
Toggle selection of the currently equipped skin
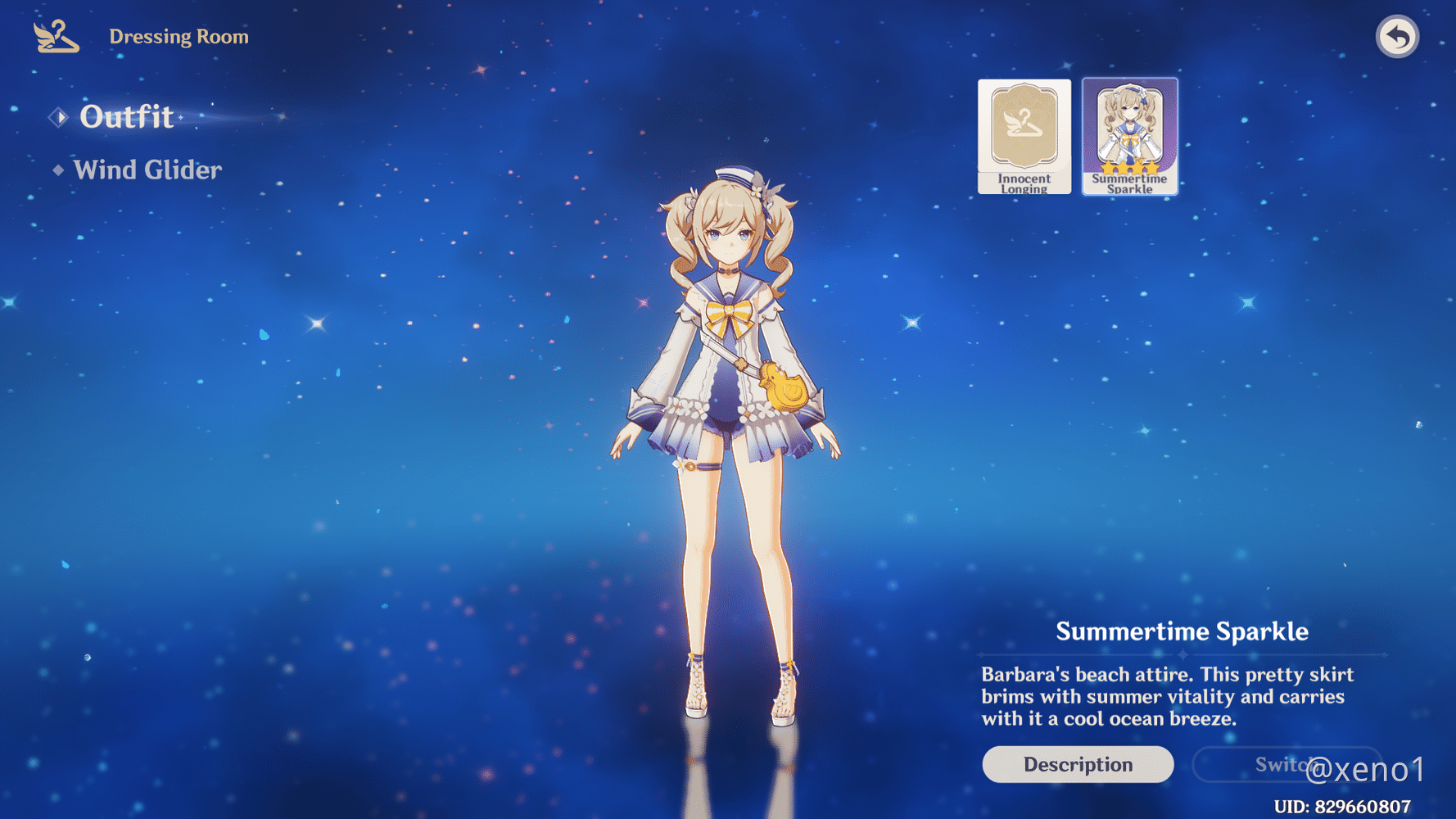pos(1130,137)
